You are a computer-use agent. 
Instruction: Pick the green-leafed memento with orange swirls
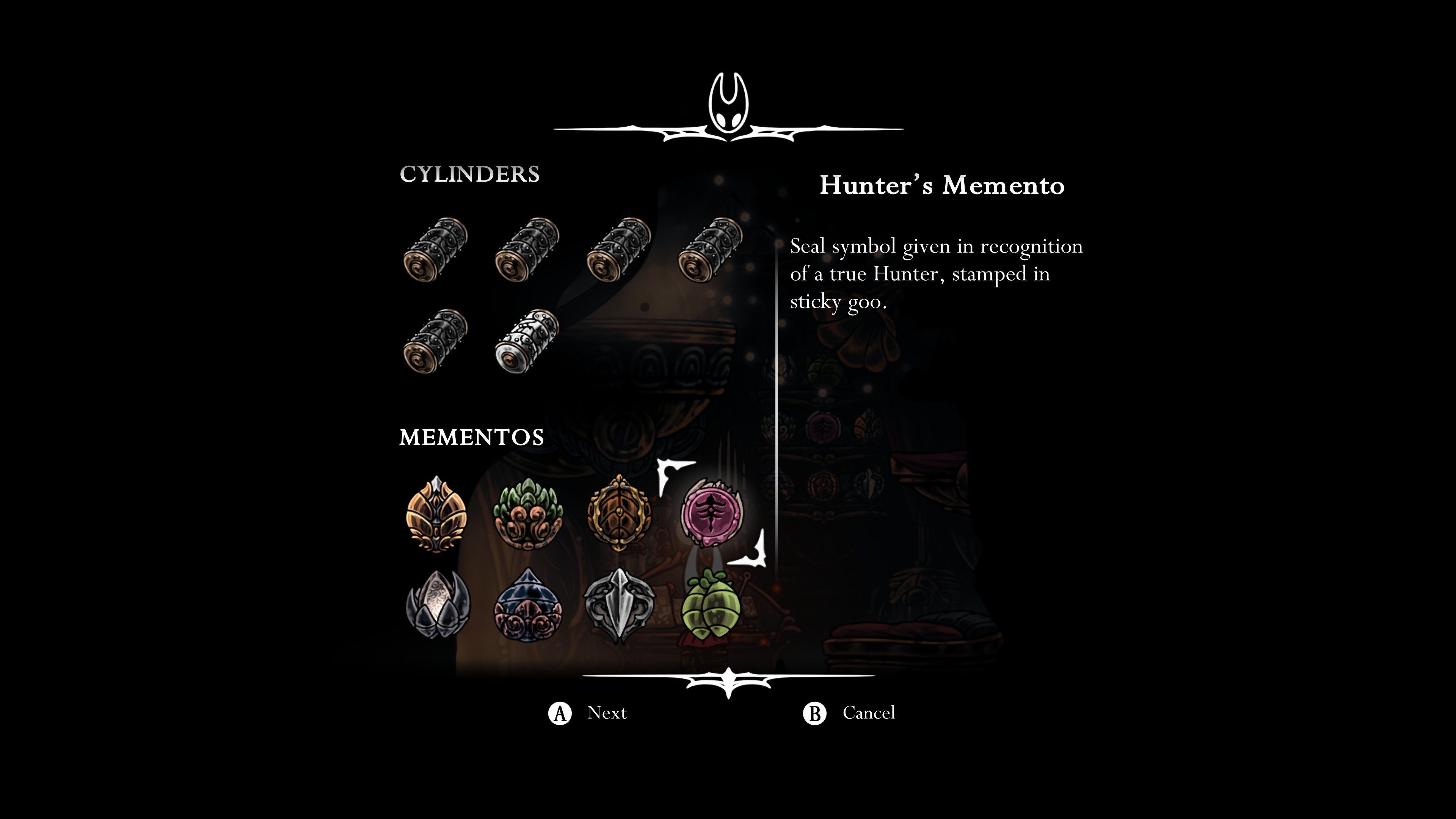[528, 514]
